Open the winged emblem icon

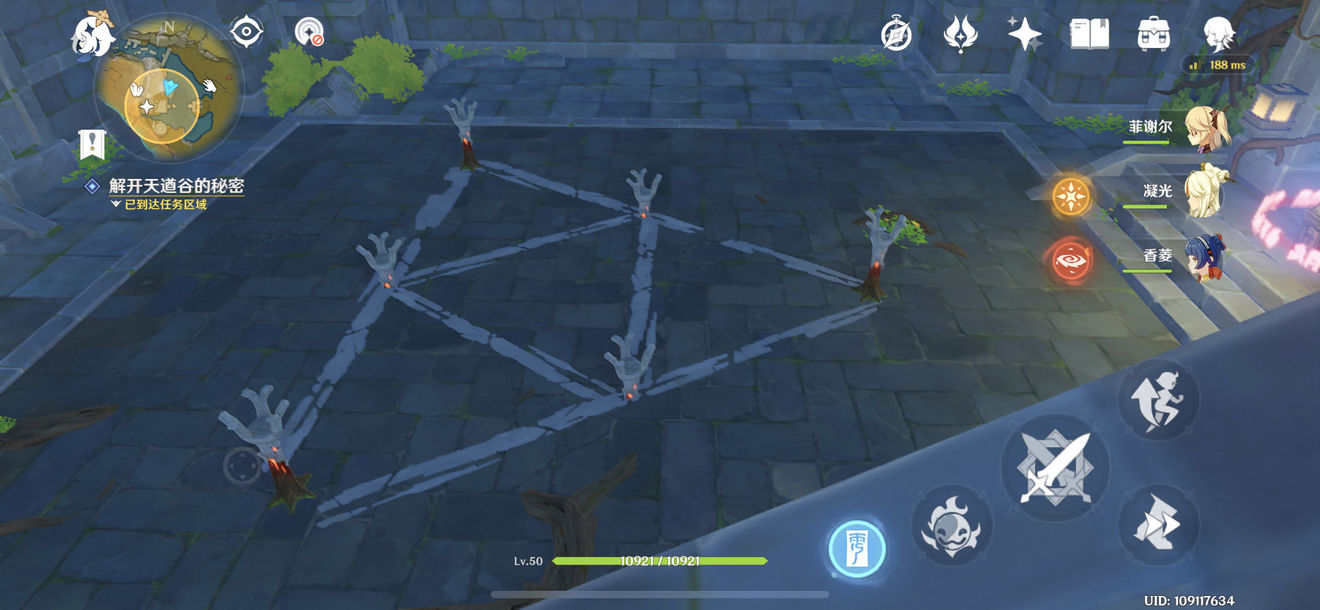[x=960, y=34]
